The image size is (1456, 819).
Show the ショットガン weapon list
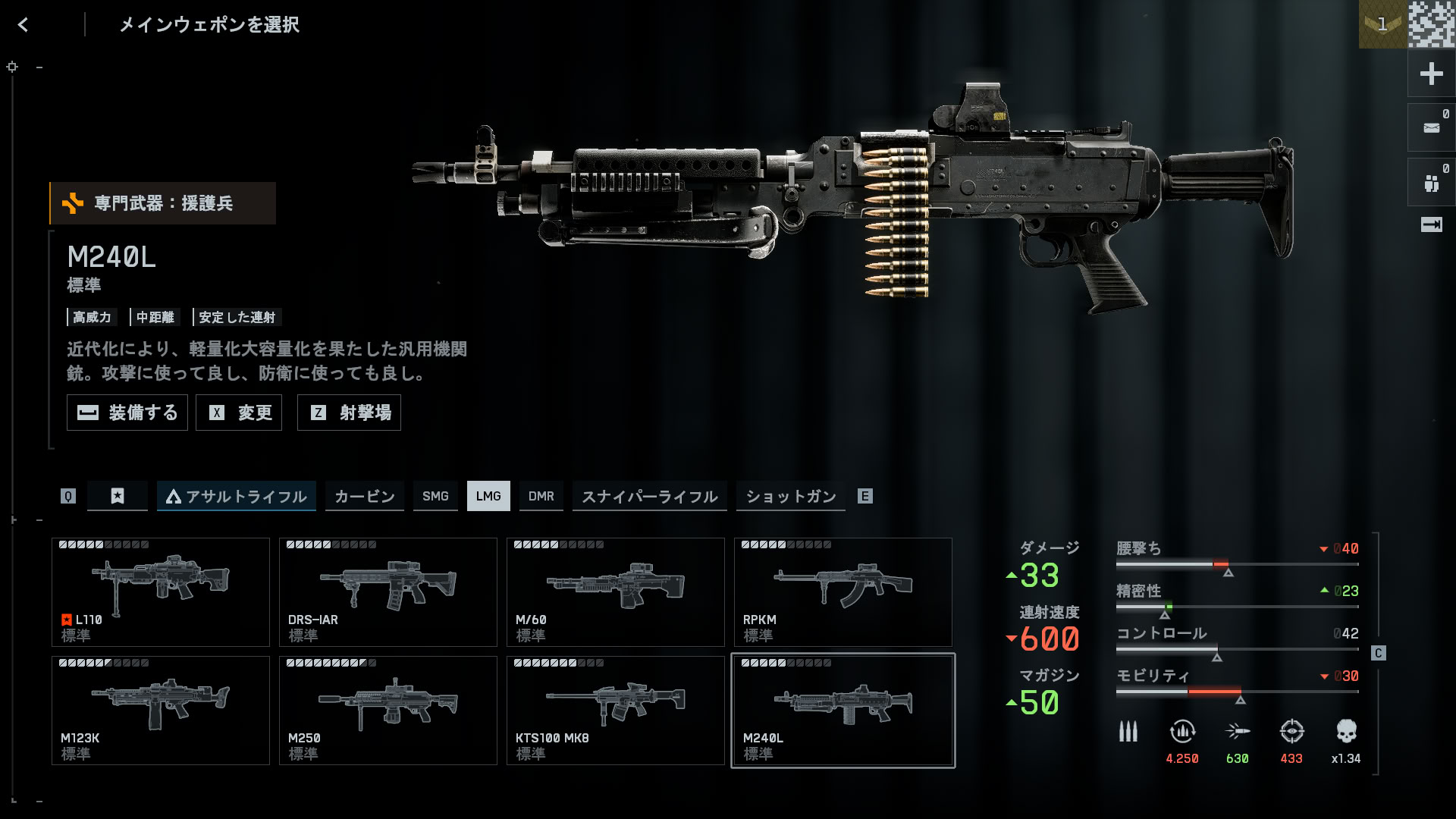pos(791,496)
